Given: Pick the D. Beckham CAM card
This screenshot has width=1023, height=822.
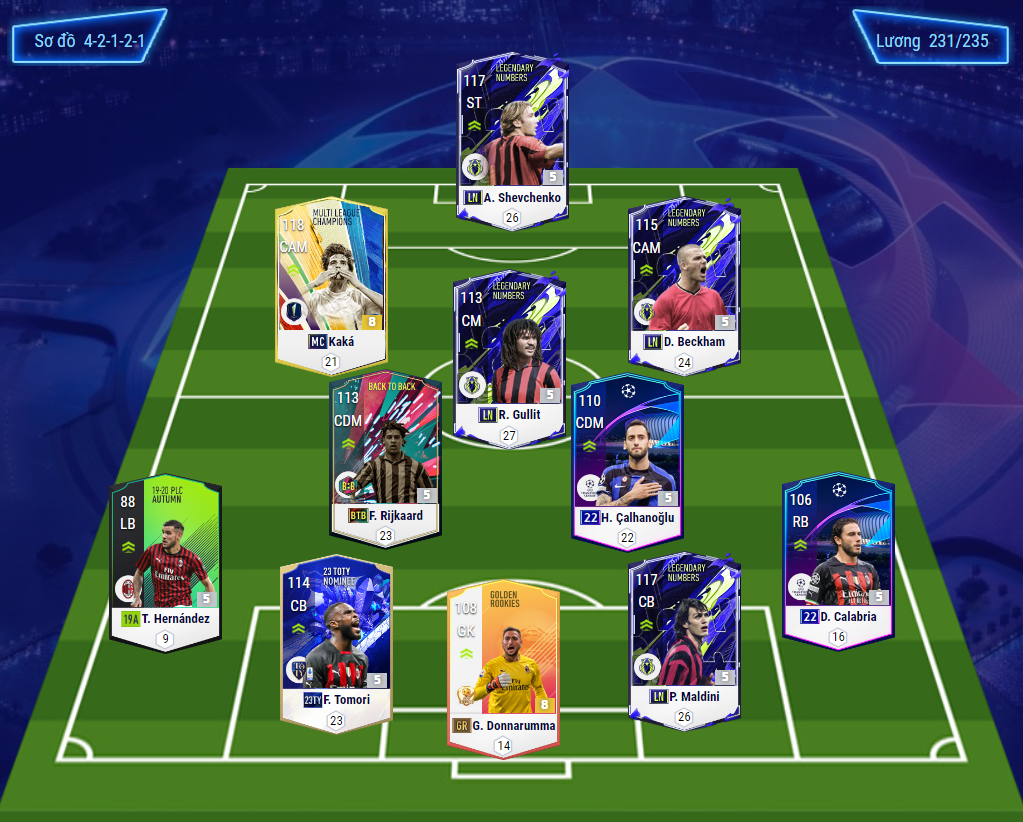Looking at the screenshot, I should [683, 278].
